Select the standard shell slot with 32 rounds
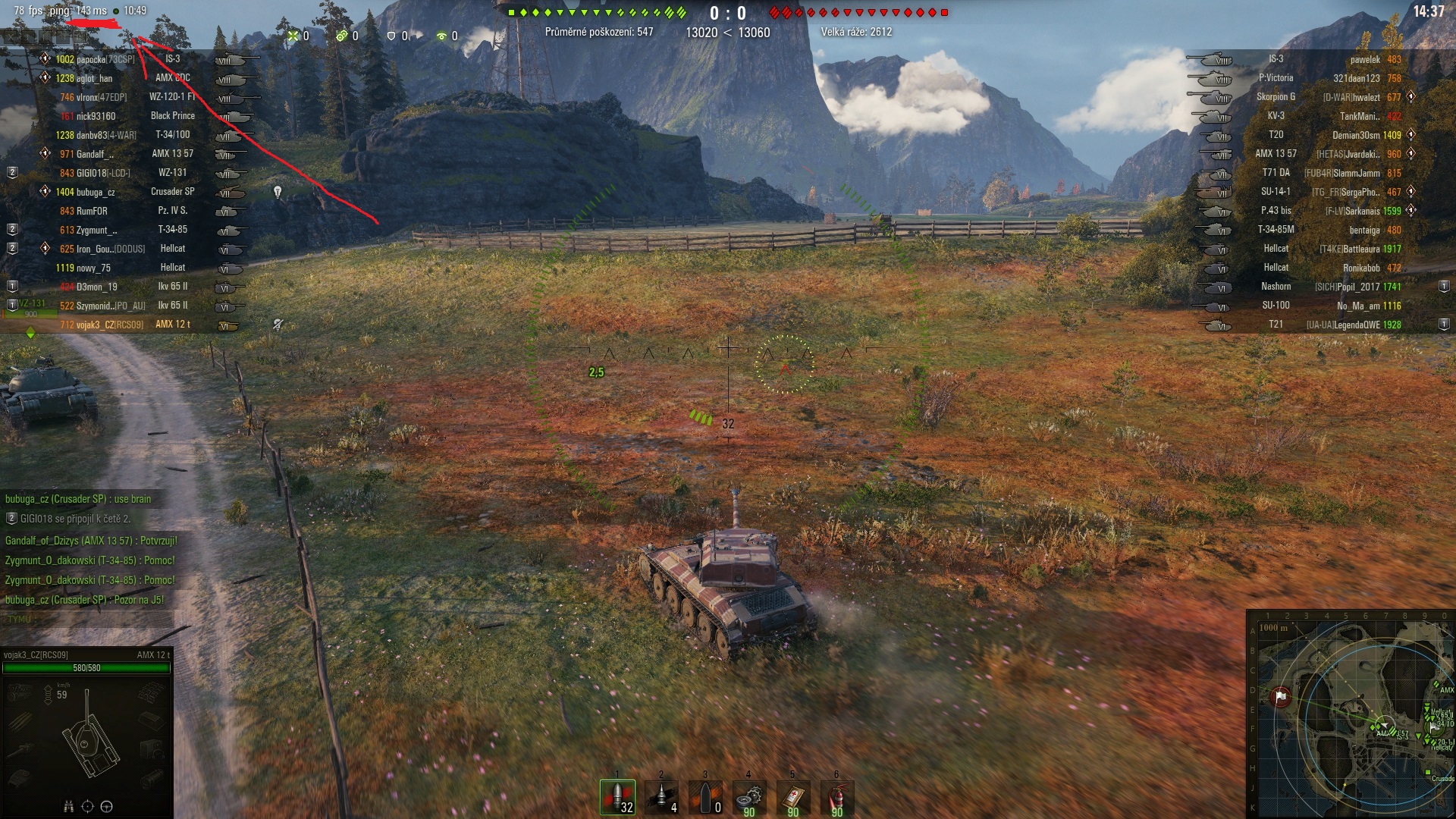The width and height of the screenshot is (1456, 819). pyautogui.click(x=618, y=797)
